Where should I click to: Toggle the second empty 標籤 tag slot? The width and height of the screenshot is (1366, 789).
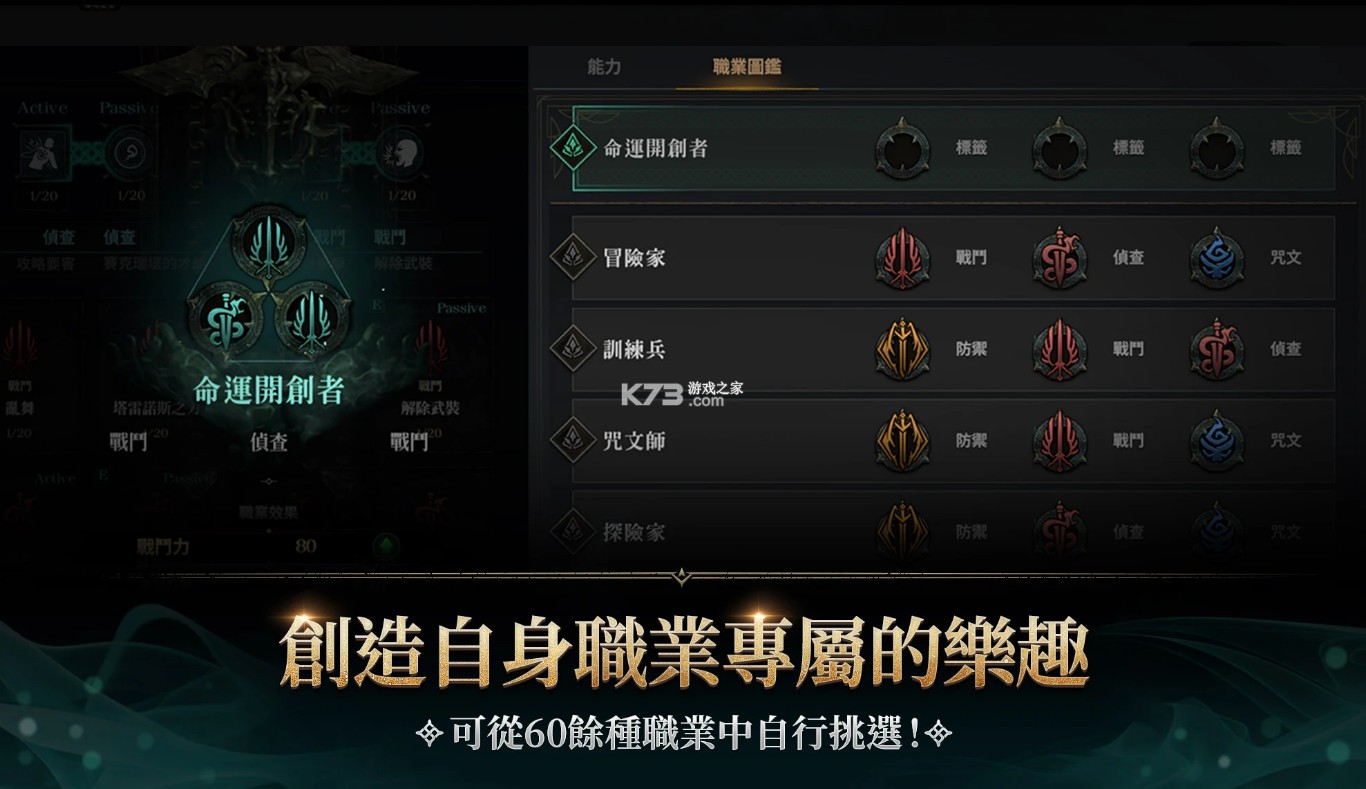coord(1060,148)
